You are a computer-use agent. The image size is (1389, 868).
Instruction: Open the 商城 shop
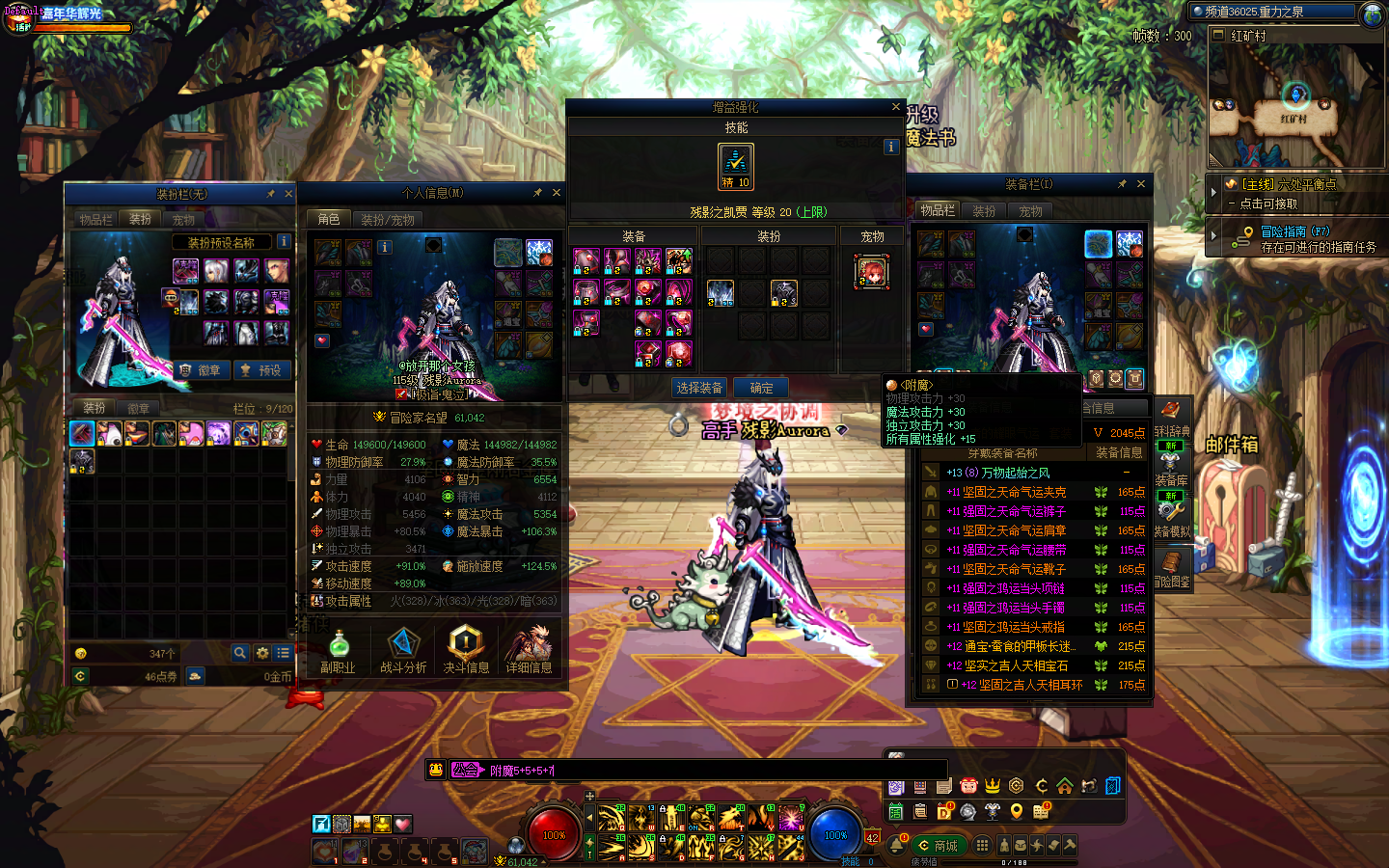click(x=938, y=846)
